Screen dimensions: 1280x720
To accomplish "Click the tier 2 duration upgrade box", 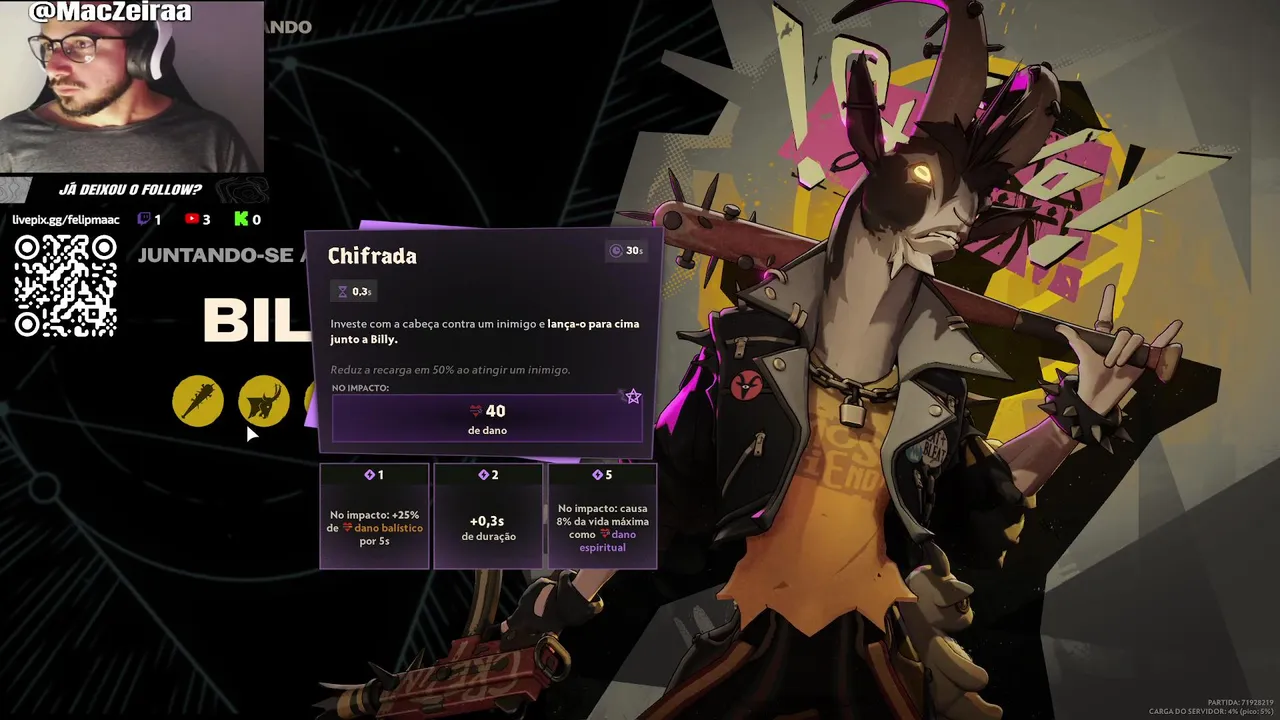I will [489, 516].
